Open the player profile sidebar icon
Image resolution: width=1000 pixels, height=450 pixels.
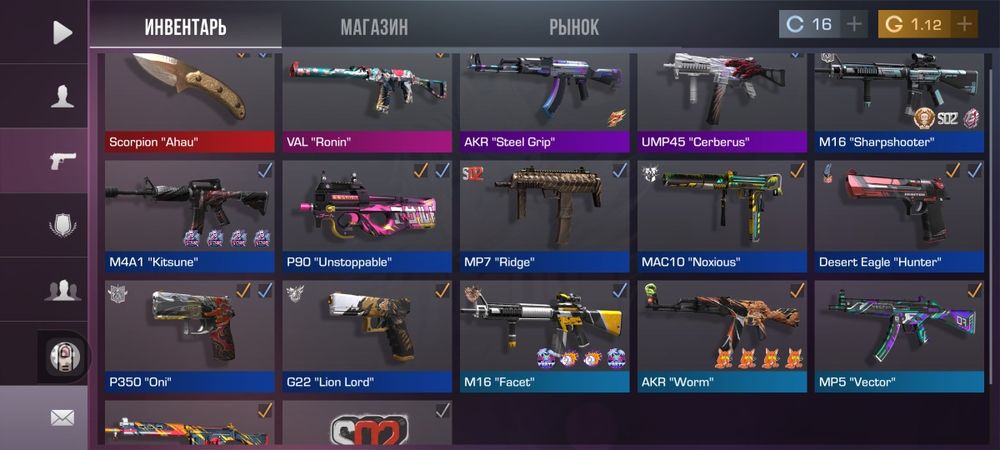pos(62,96)
